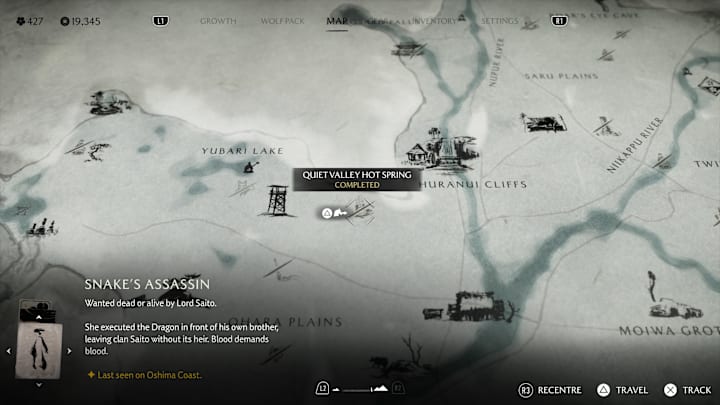The height and width of the screenshot is (405, 720).
Task: Switch to the Growth tab
Action: [218, 20]
